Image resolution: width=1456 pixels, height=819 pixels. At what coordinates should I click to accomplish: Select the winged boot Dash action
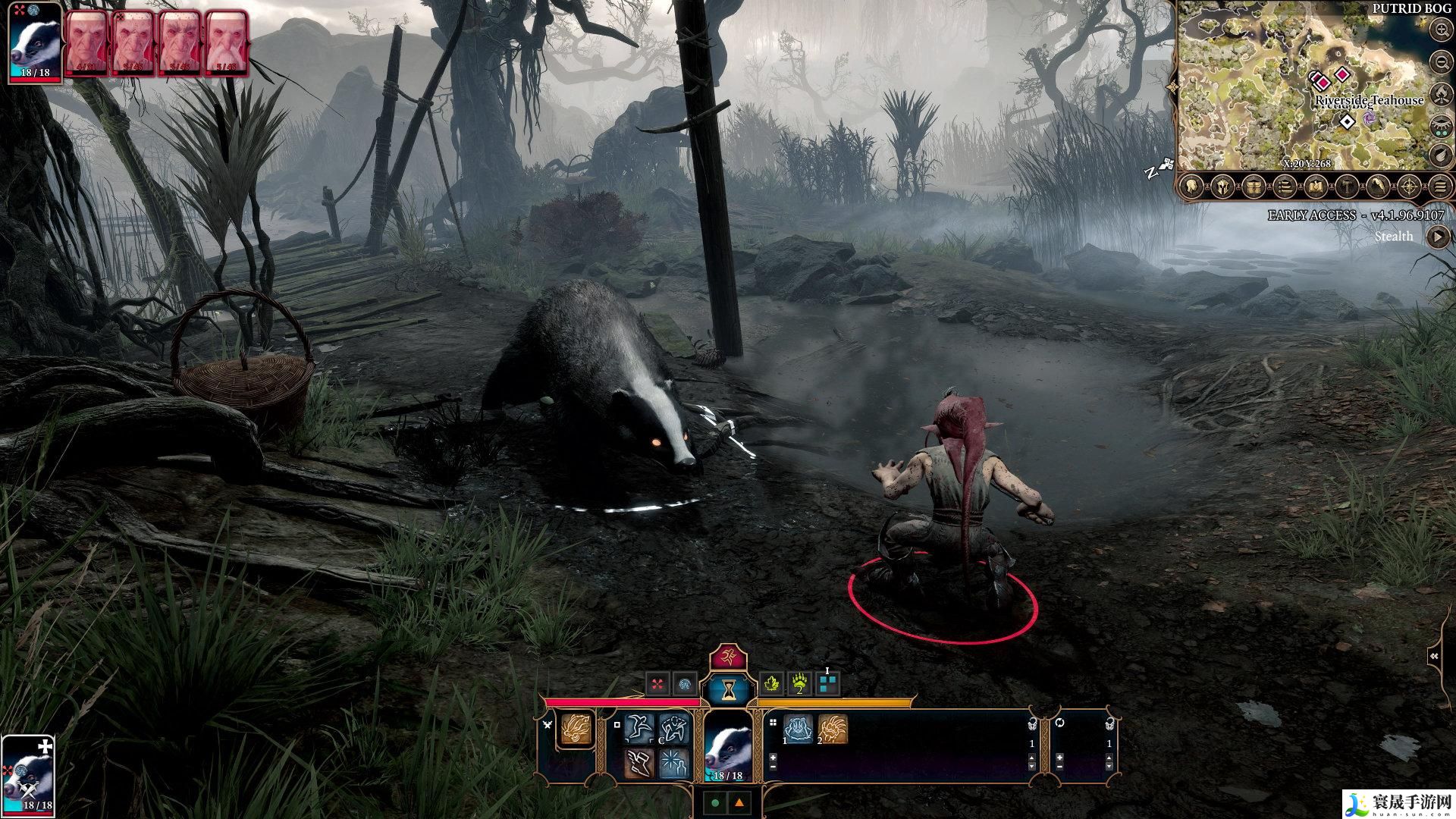pos(640,762)
